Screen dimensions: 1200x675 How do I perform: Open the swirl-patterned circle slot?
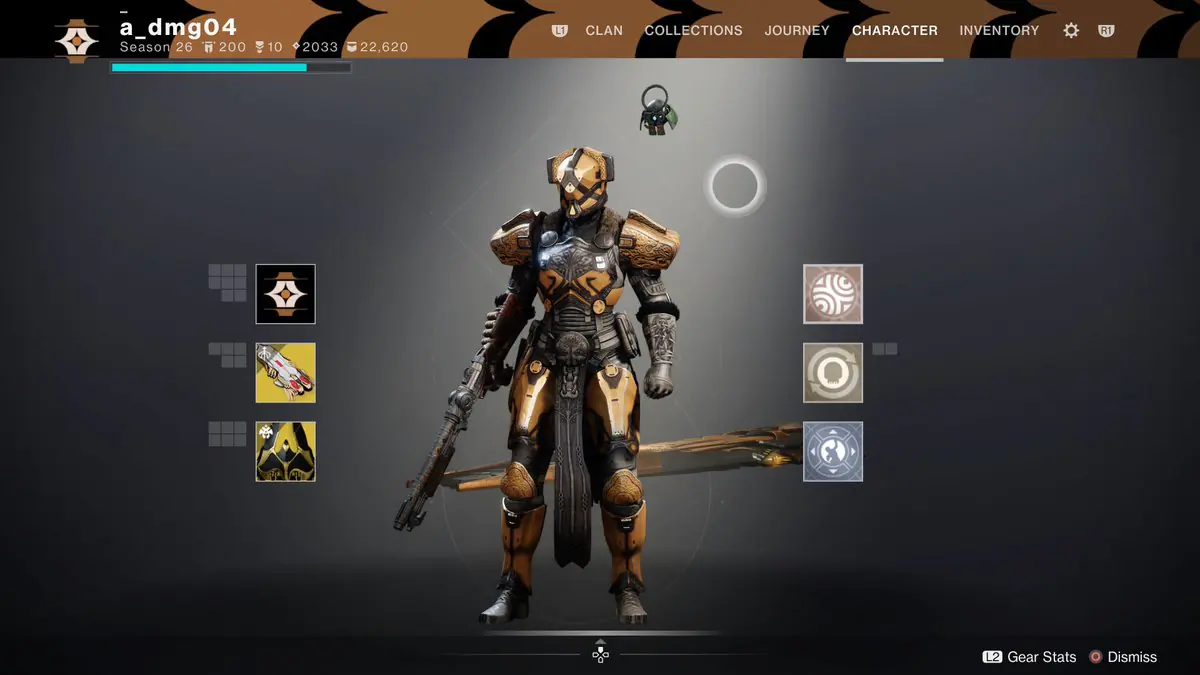(833, 294)
